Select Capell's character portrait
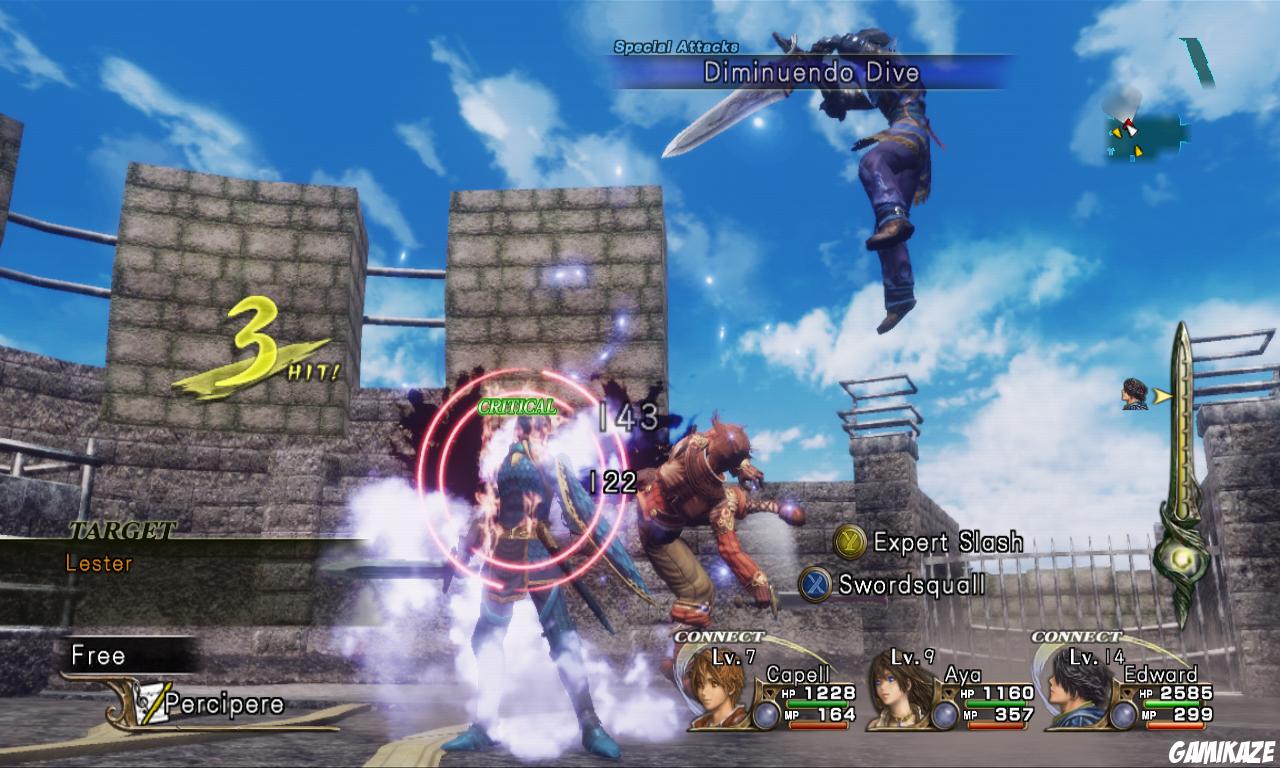The width and height of the screenshot is (1280, 768). [x=717, y=689]
